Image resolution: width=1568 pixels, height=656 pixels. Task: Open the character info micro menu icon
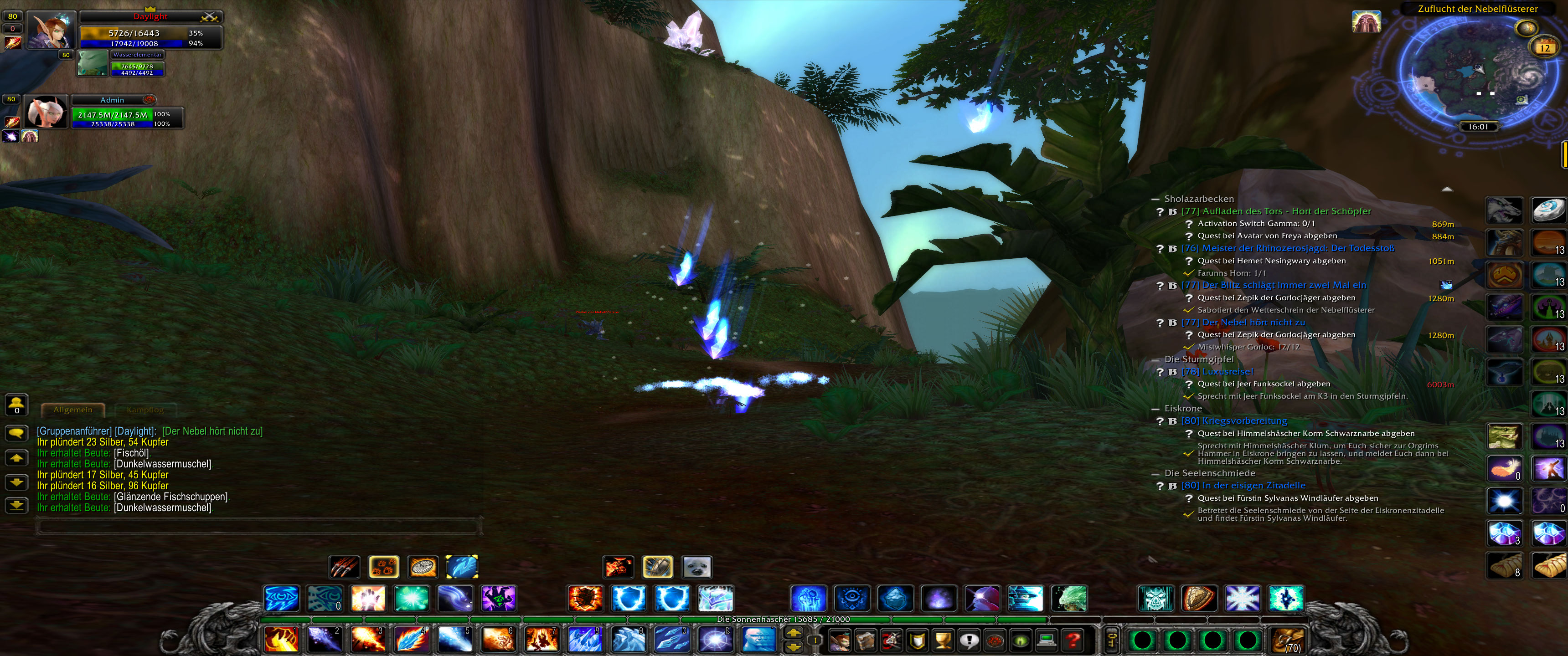point(840,641)
